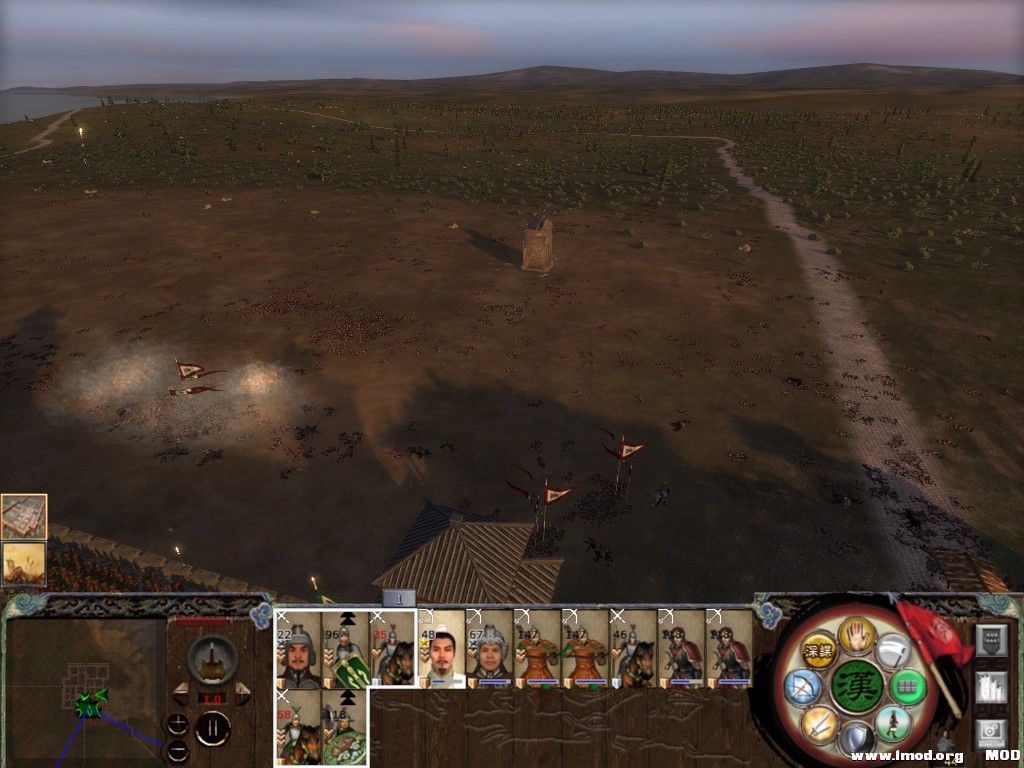Zoom out the minimap with minus button
1024x768 pixels.
click(177, 749)
